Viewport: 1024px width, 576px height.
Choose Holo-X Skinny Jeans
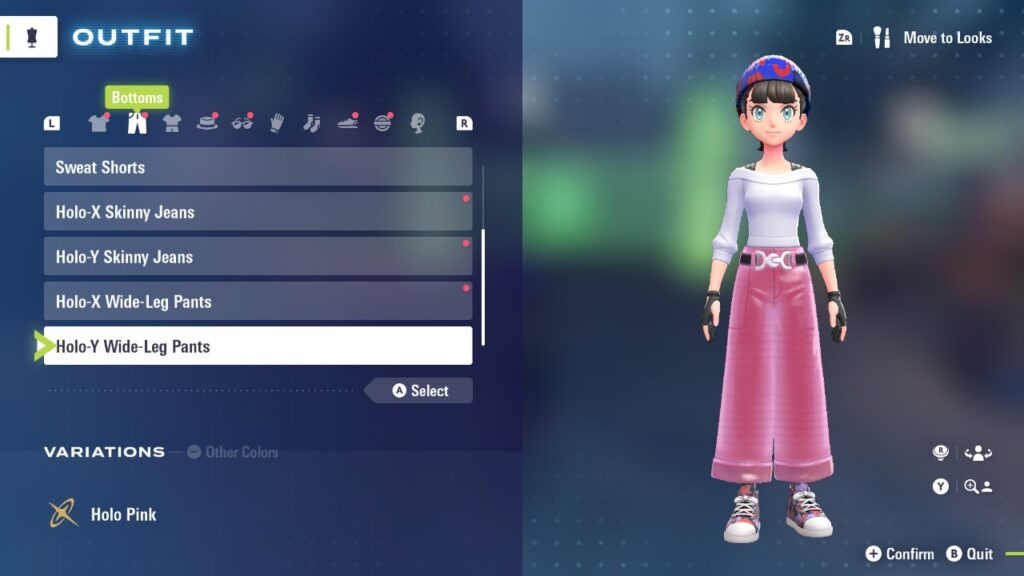pyautogui.click(x=257, y=212)
